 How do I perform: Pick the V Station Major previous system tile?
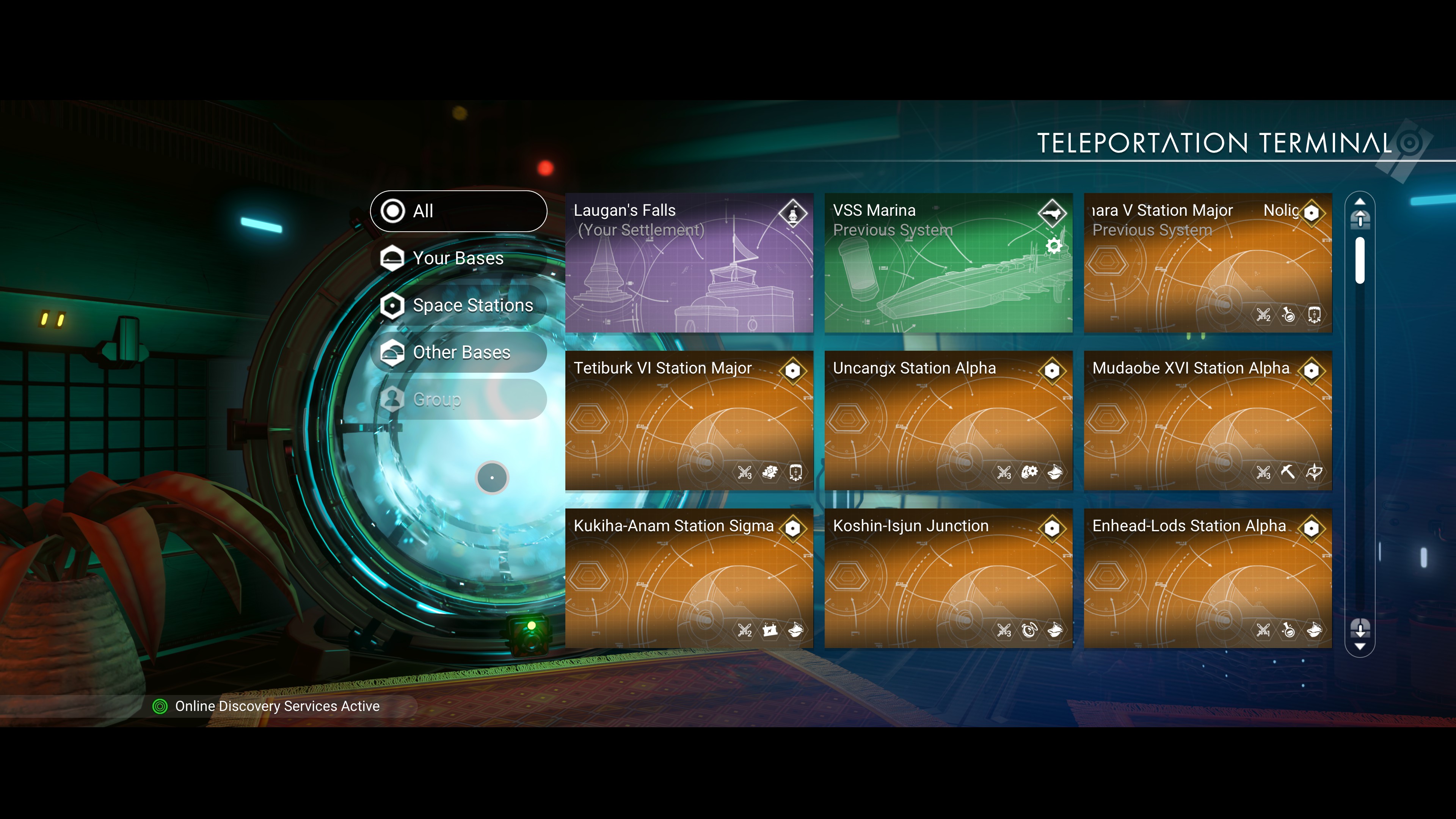pyautogui.click(x=1207, y=263)
